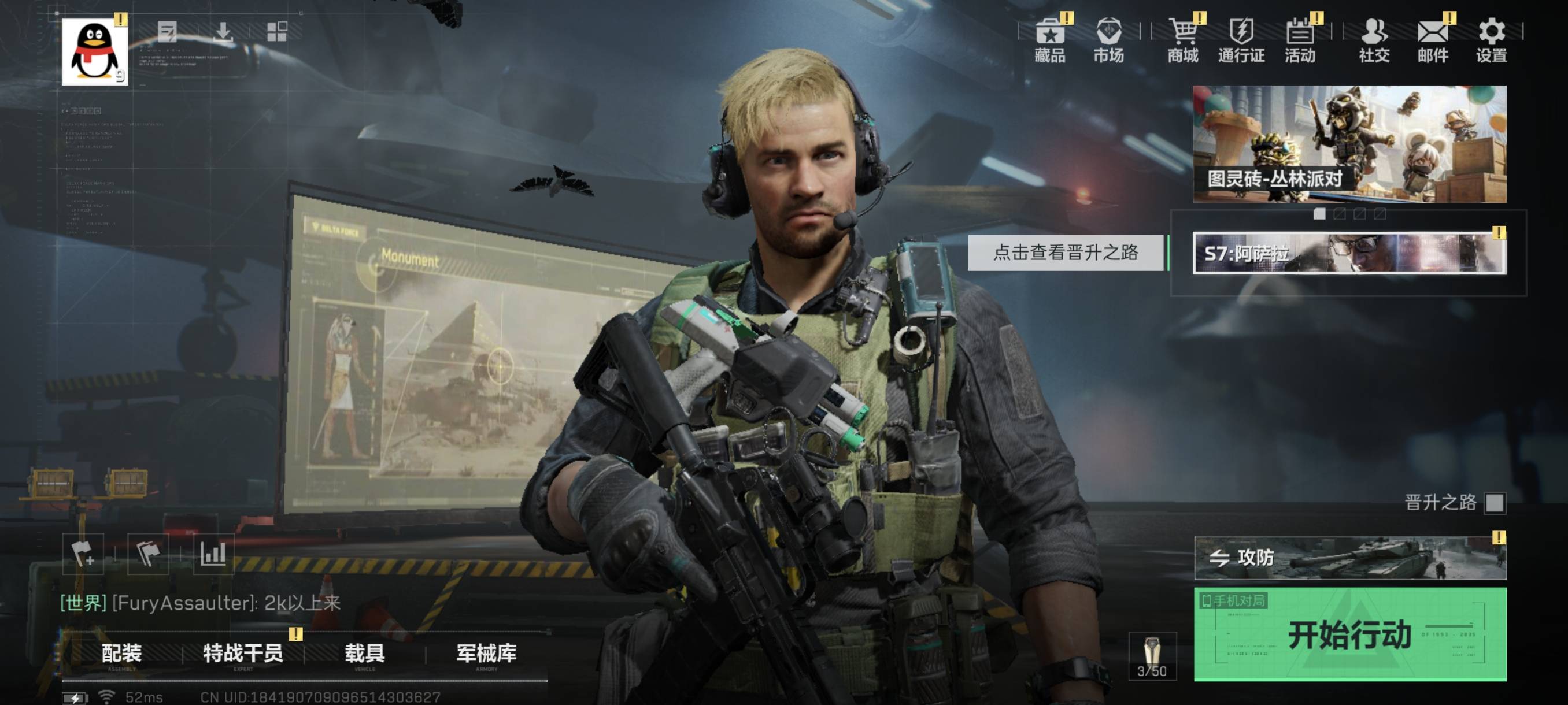The image size is (1568, 705).
Task: Toggle the 晋升之路 checkbox
Action: pyautogui.click(x=1495, y=503)
